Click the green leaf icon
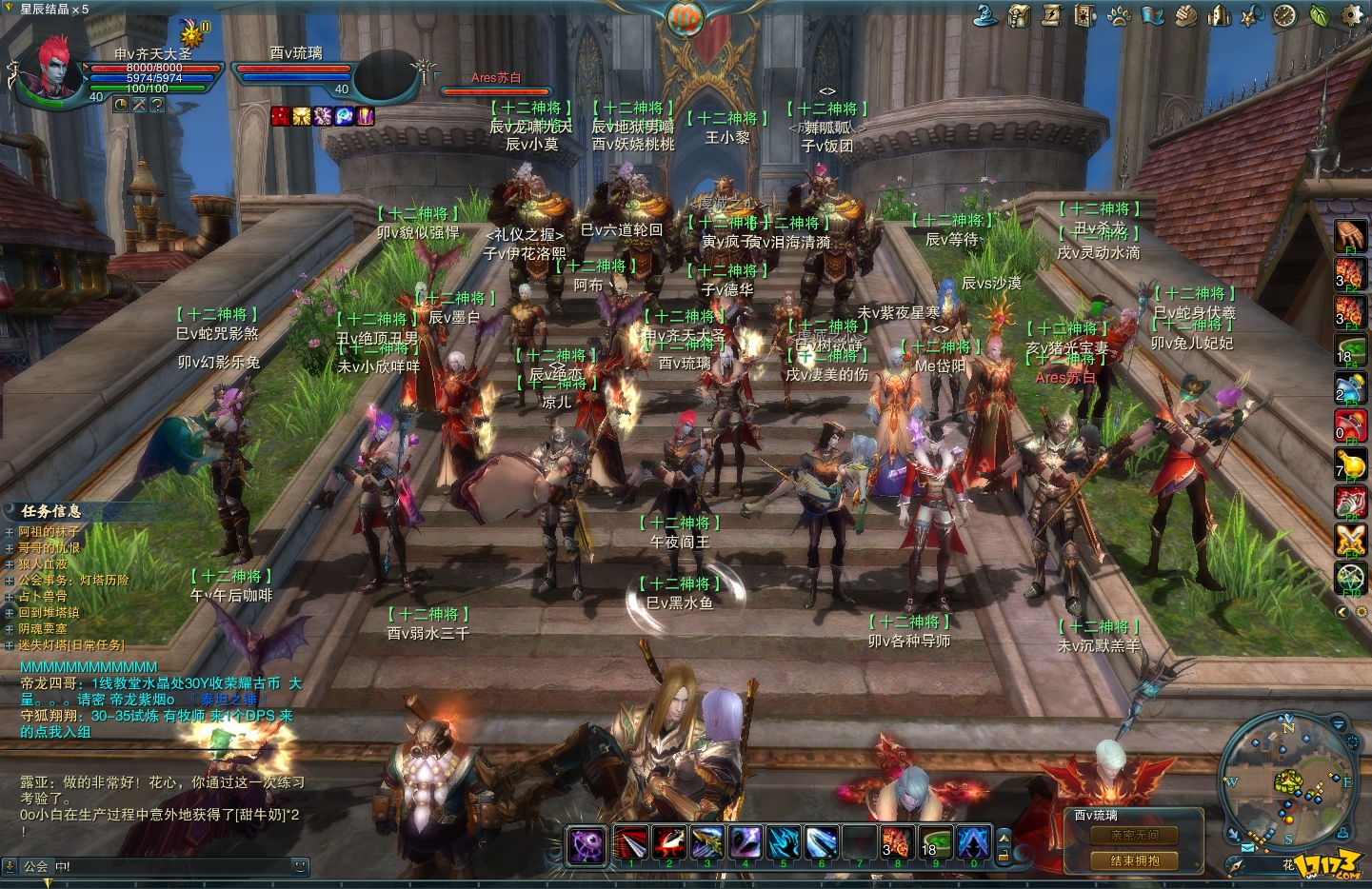Viewport: 1372px width, 889px height. point(1319,15)
